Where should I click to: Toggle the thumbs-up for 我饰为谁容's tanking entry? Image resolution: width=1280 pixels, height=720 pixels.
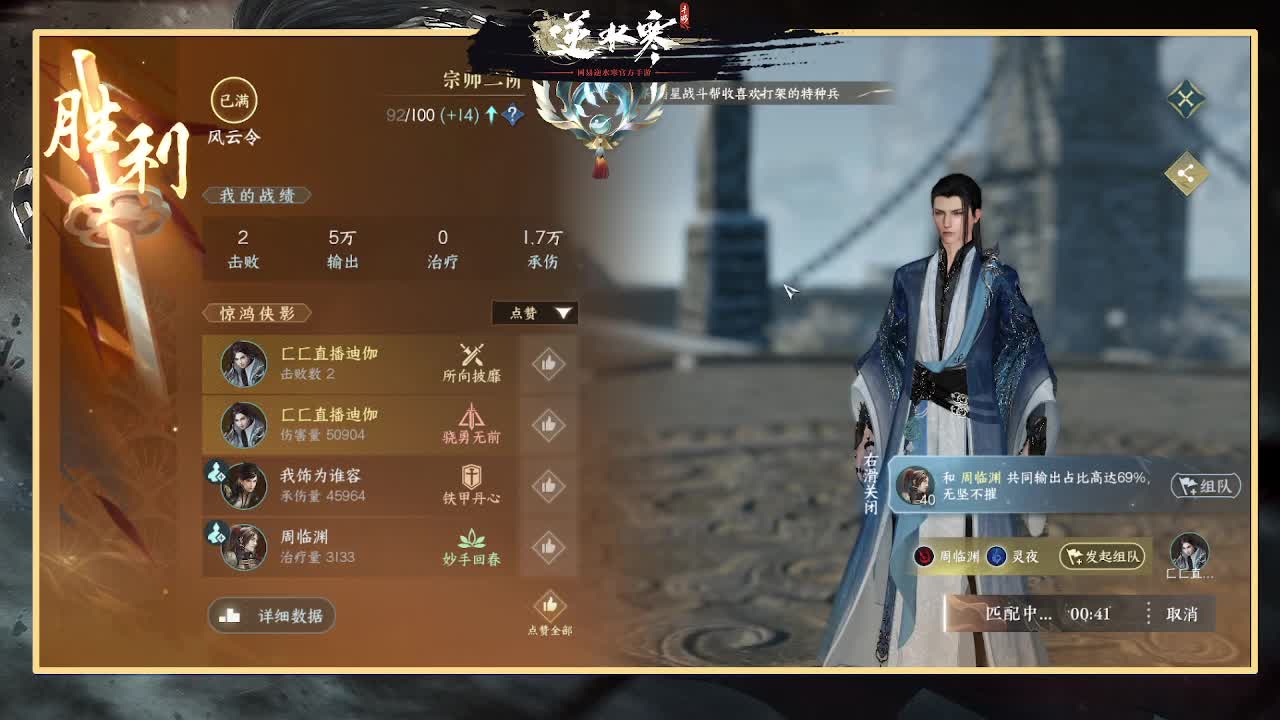548,486
